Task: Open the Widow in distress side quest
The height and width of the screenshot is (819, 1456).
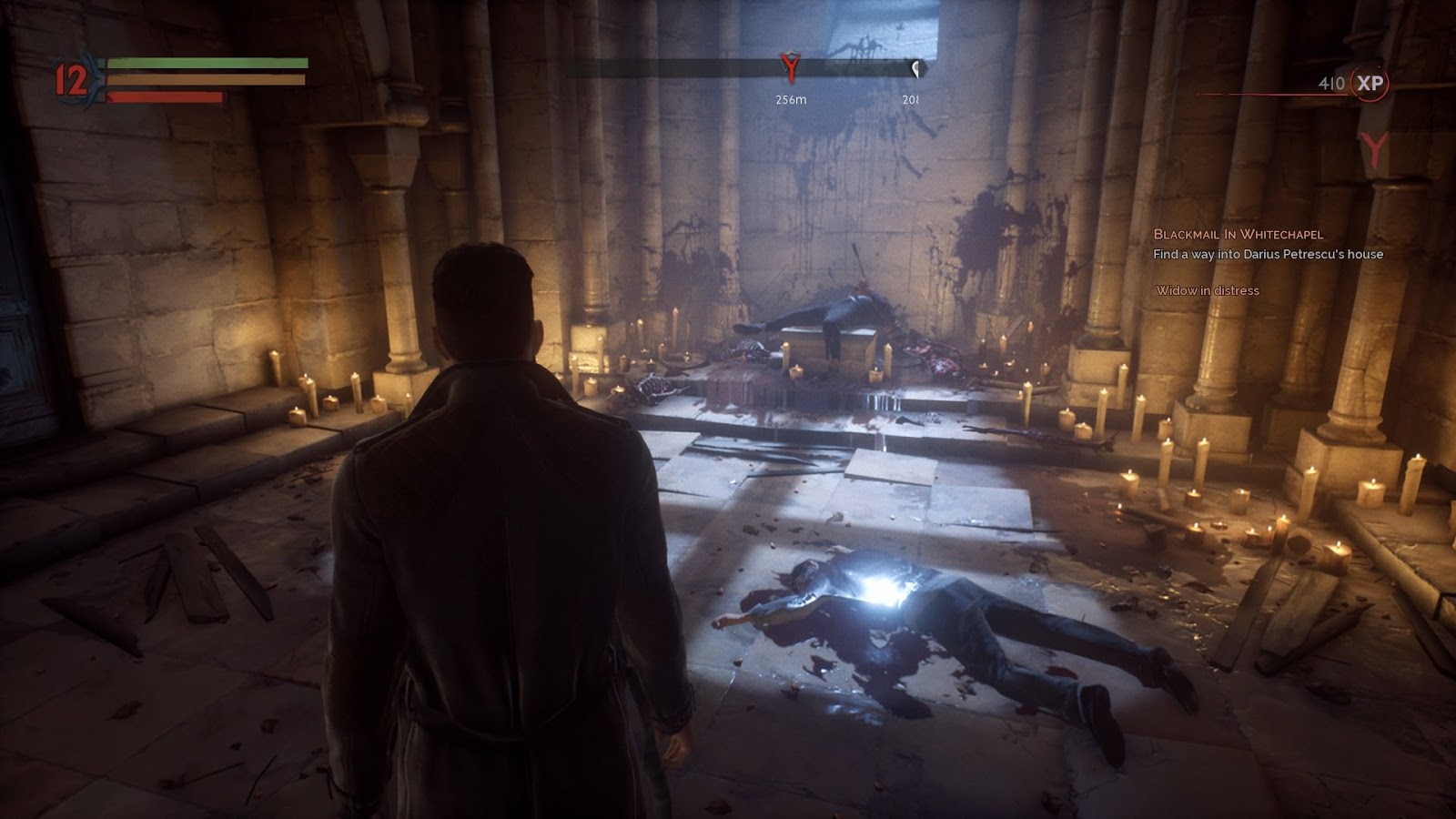Action: point(1208,291)
